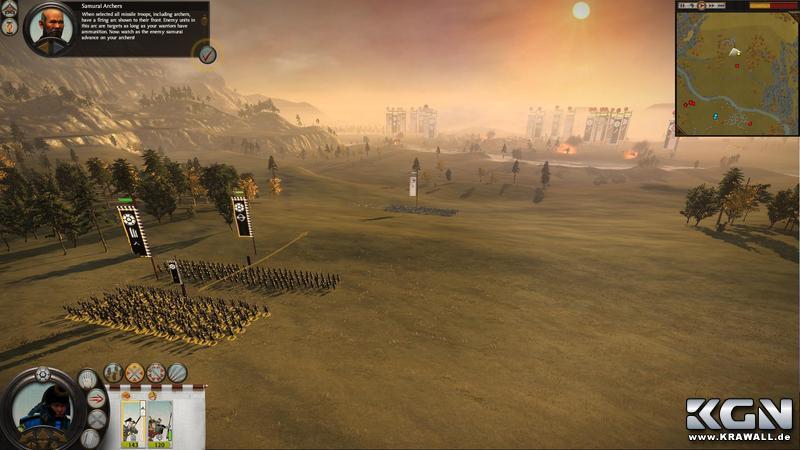This screenshot has height=450, width=800.
Task: Select the orange crossed arrows ability icon
Action: tap(134, 372)
